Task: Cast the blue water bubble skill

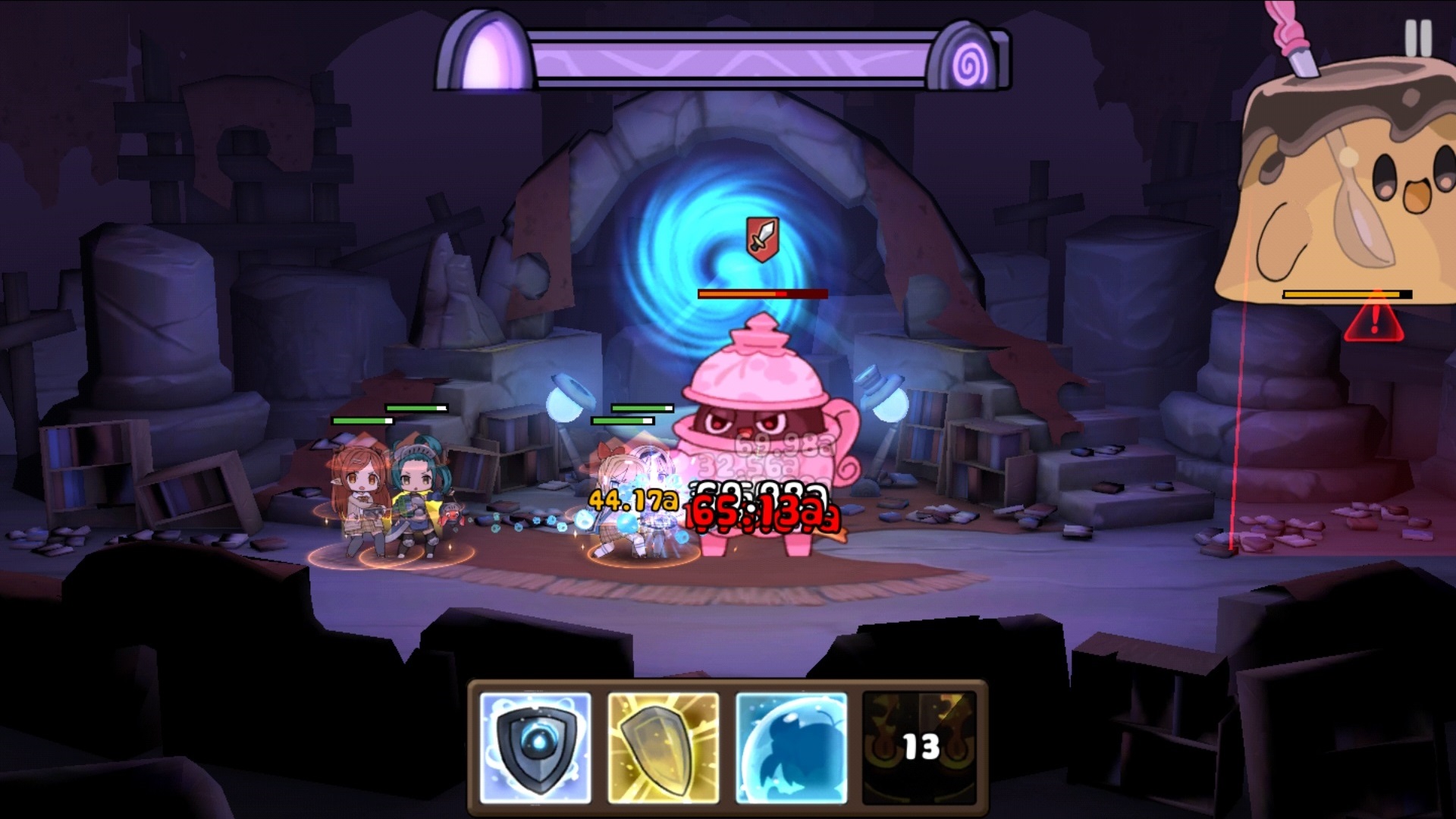Action: click(791, 747)
